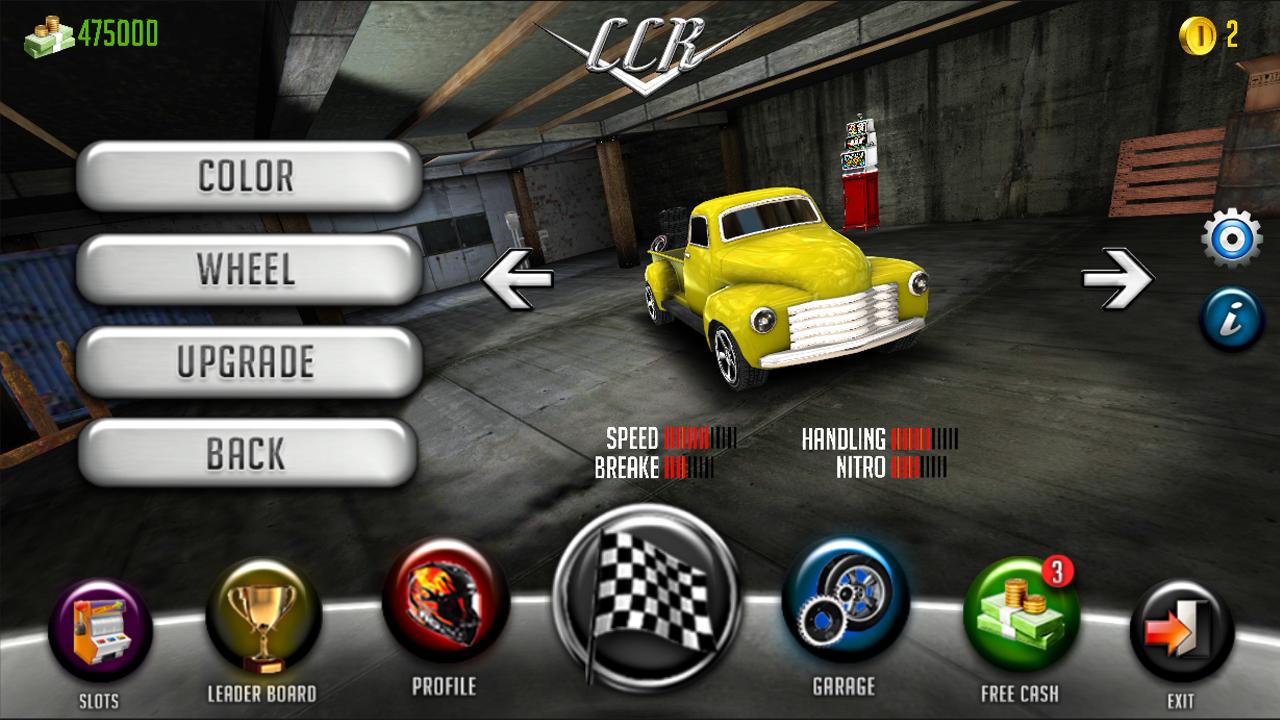The image size is (1280, 720).
Task: Open the Slots machine minigame
Action: coord(100,631)
